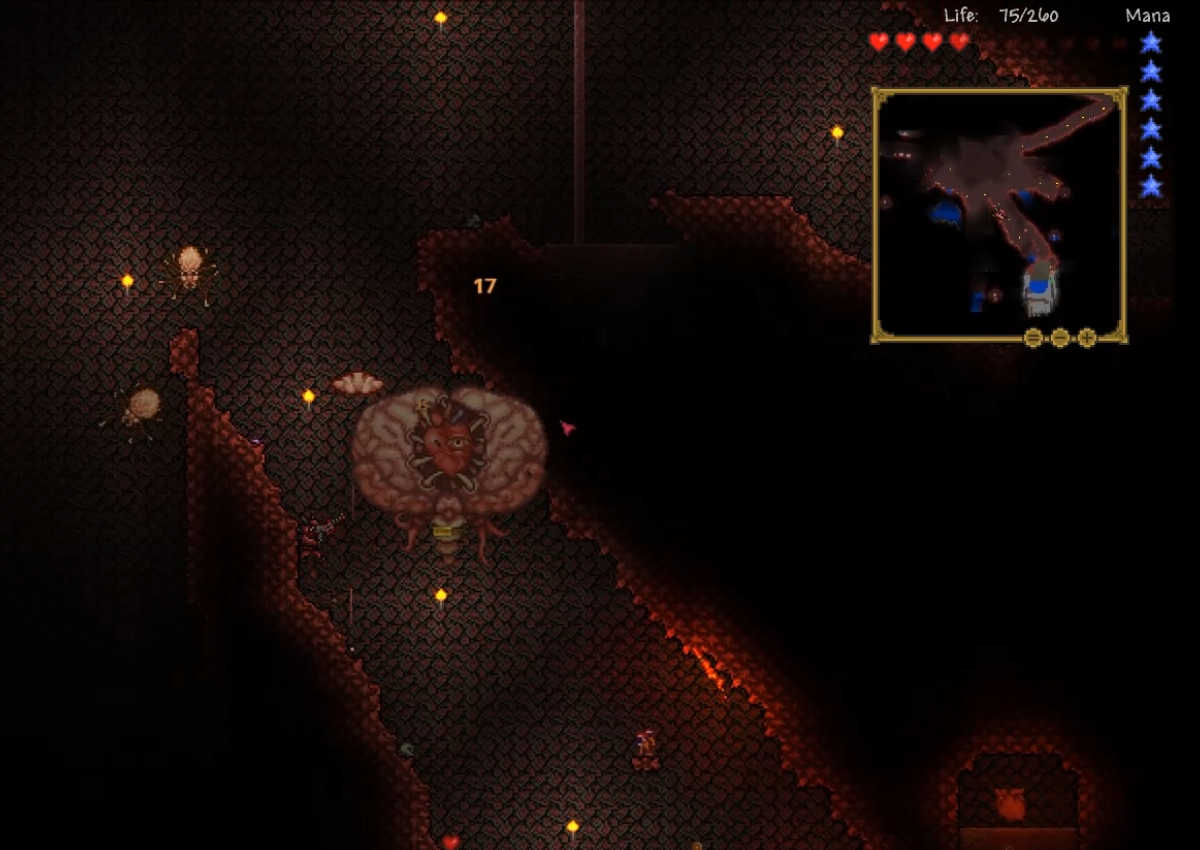Zoom in the minimap with plus button
This screenshot has width=1200, height=850.
1087,338
